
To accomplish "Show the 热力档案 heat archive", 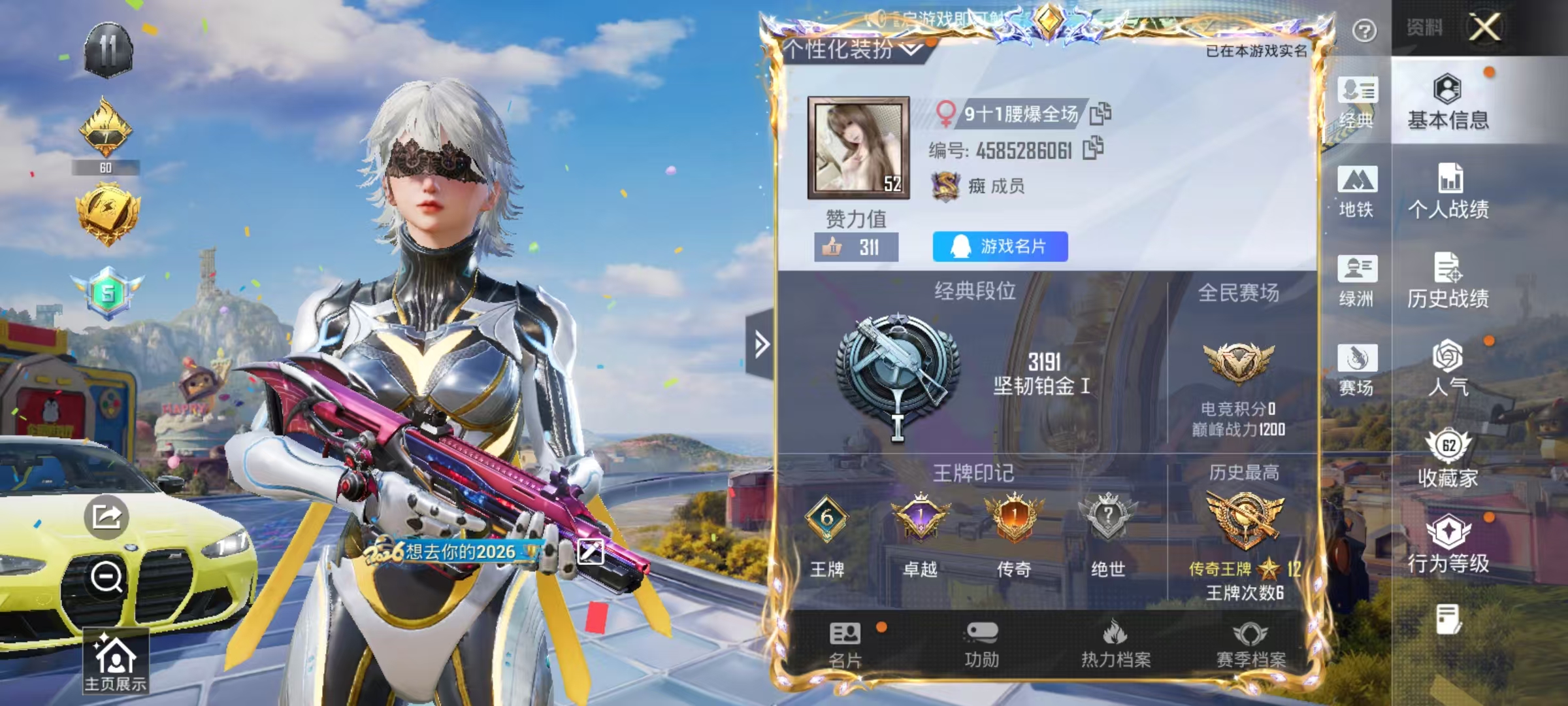I will tap(1115, 644).
